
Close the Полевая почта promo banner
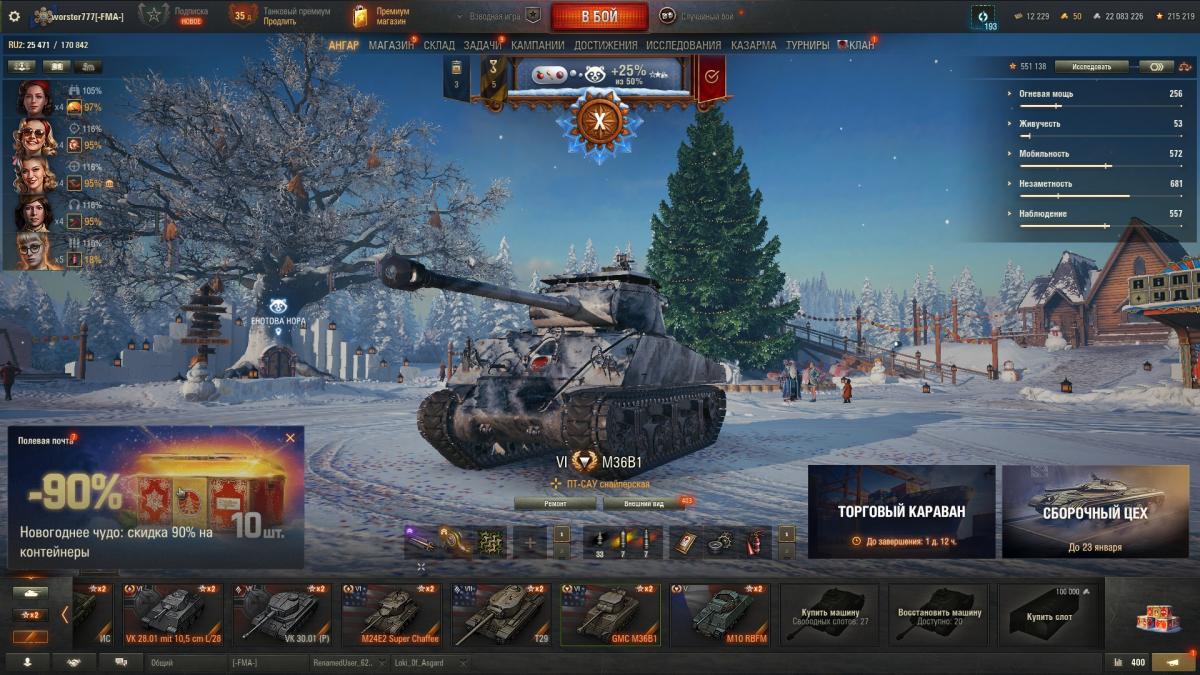(290, 438)
